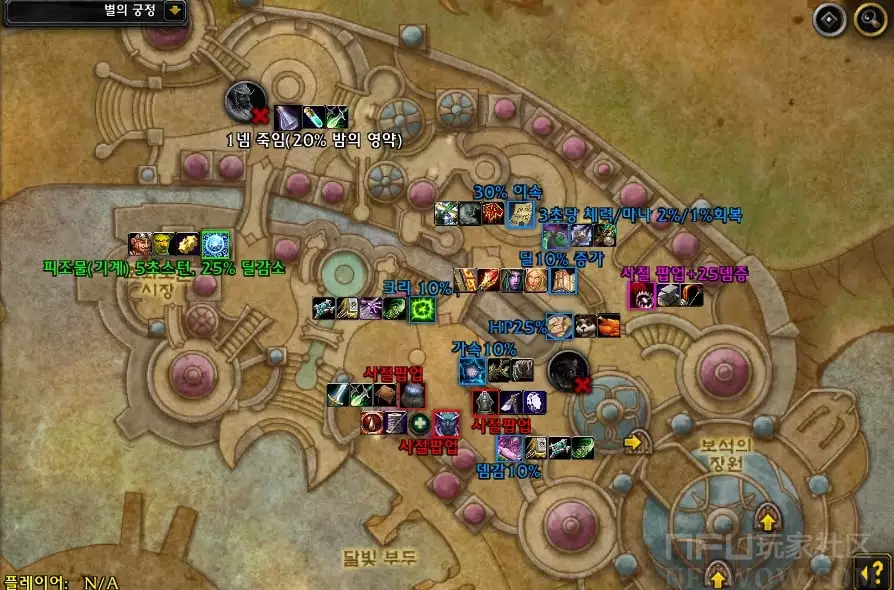894x590 pixels.
Task: Select the right-pointing yellow arrow door marker
Action: coord(633,441)
